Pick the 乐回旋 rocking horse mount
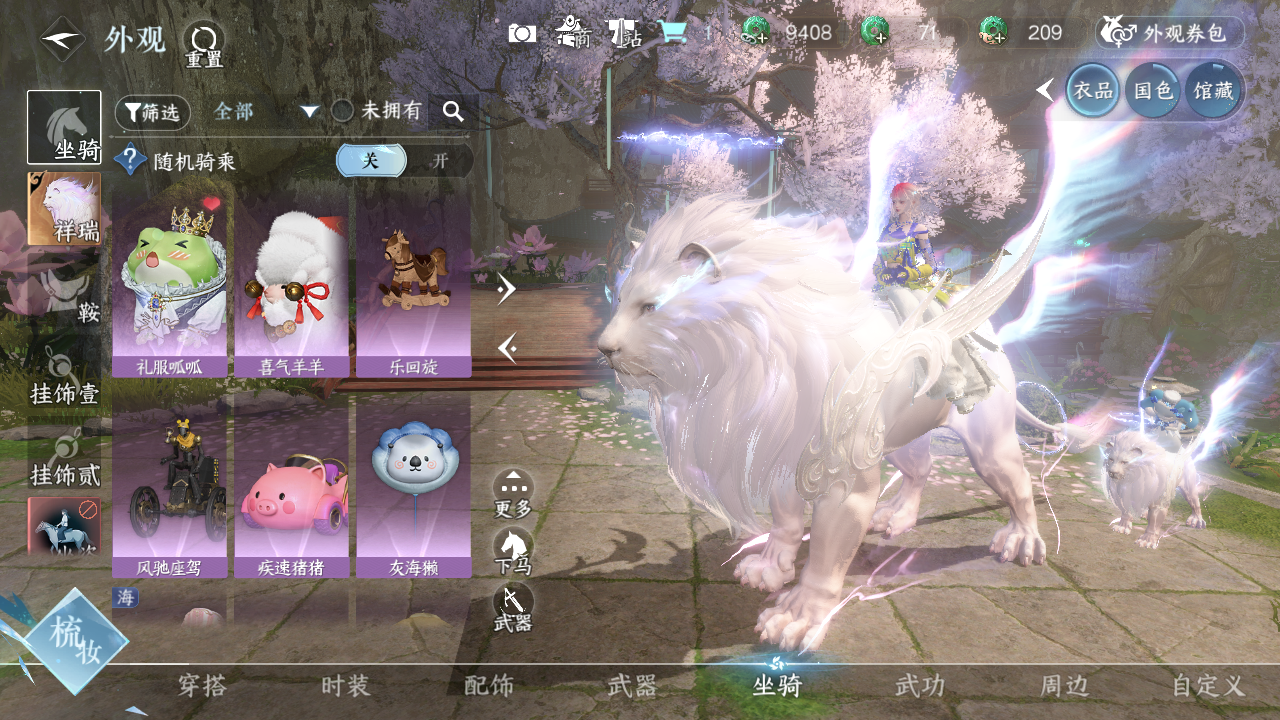 pos(413,286)
